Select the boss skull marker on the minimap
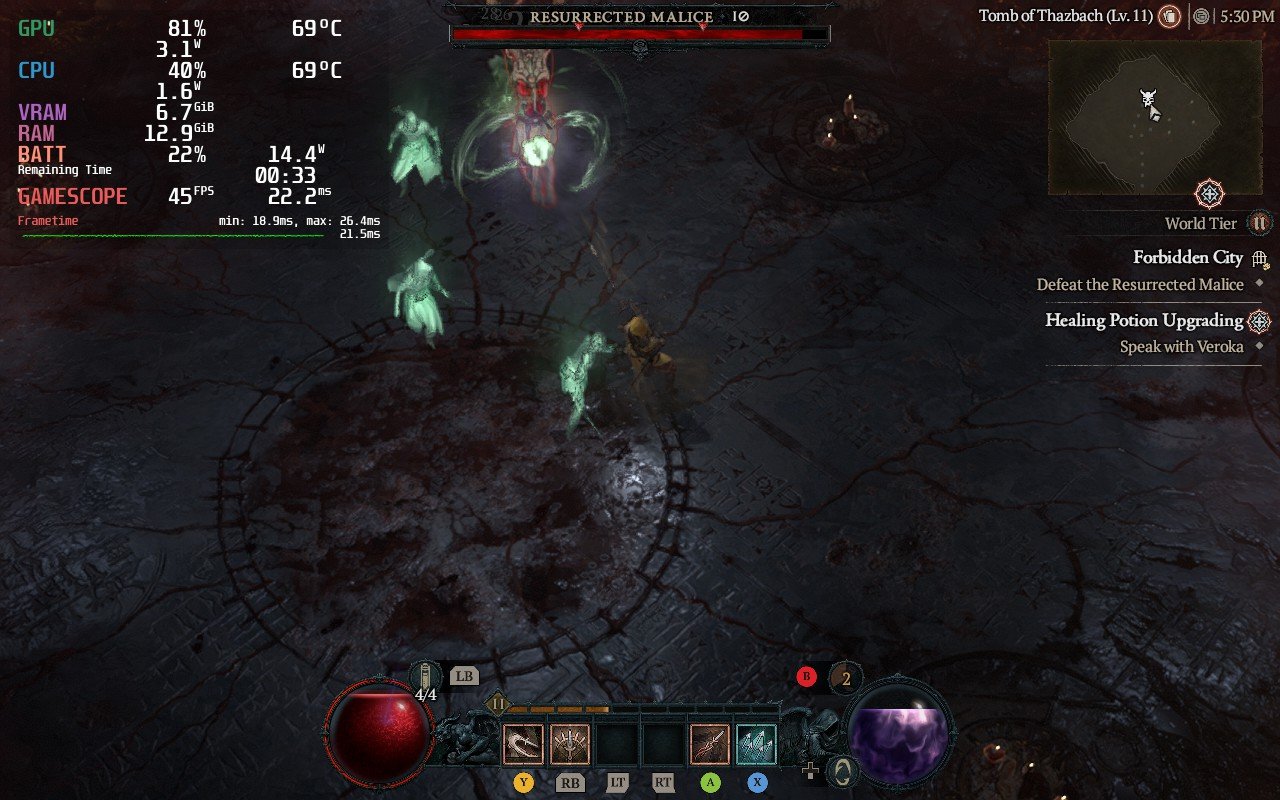The width and height of the screenshot is (1280, 800). (1148, 98)
